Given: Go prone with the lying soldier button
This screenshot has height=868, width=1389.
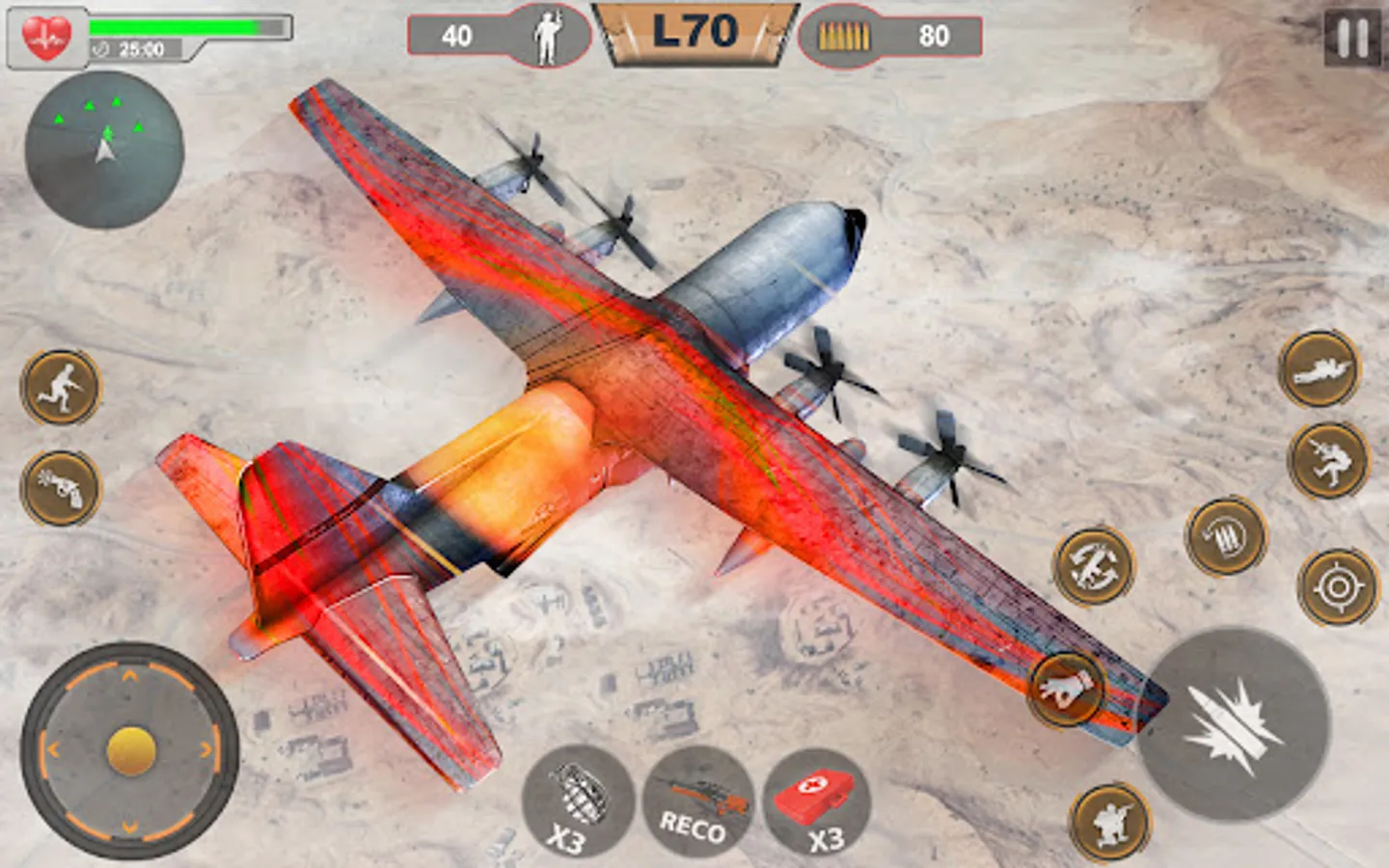Looking at the screenshot, I should pos(1320,368).
